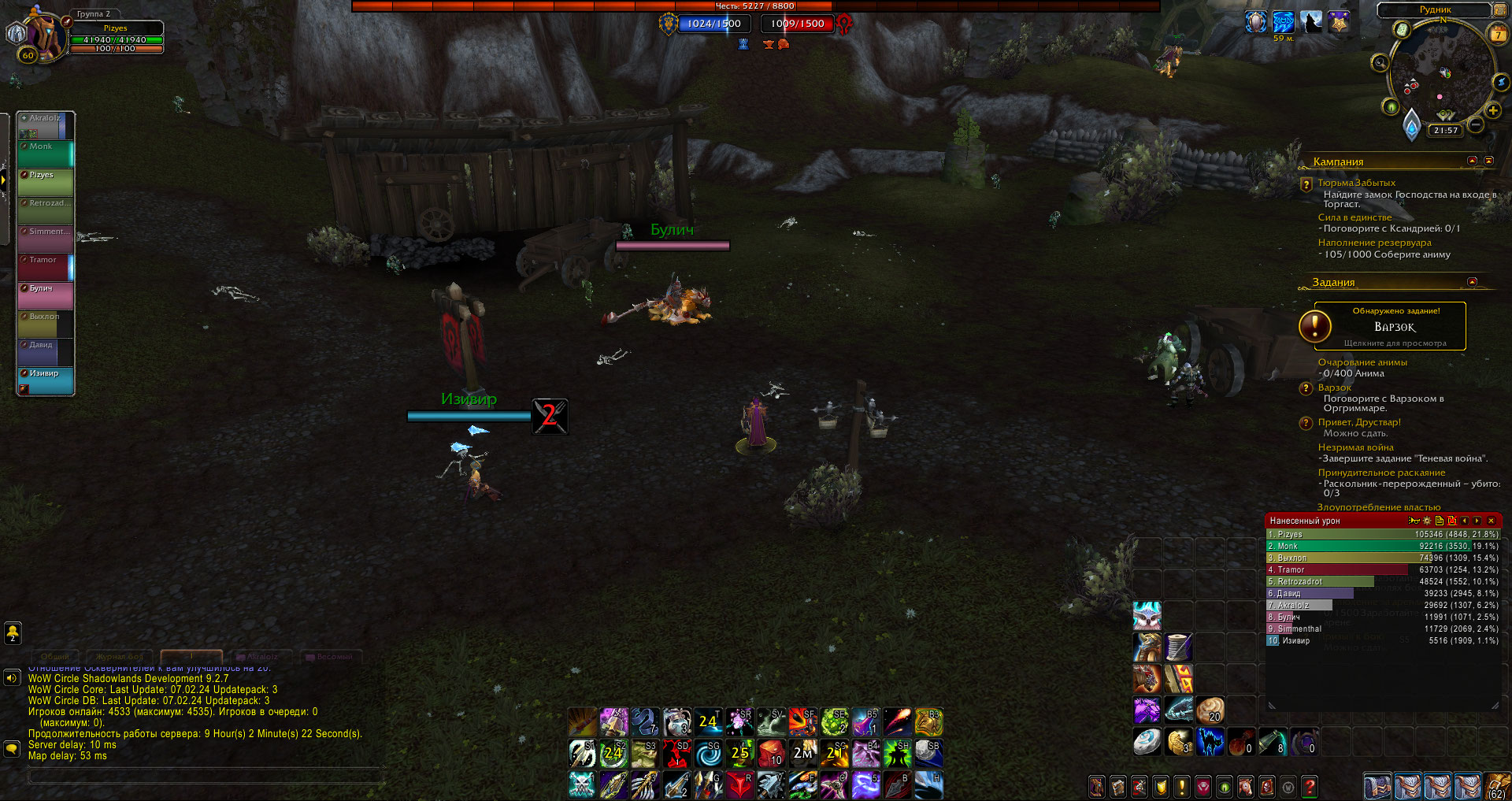Toggle the minimap tracking magnifier
1512x801 pixels.
point(1380,63)
